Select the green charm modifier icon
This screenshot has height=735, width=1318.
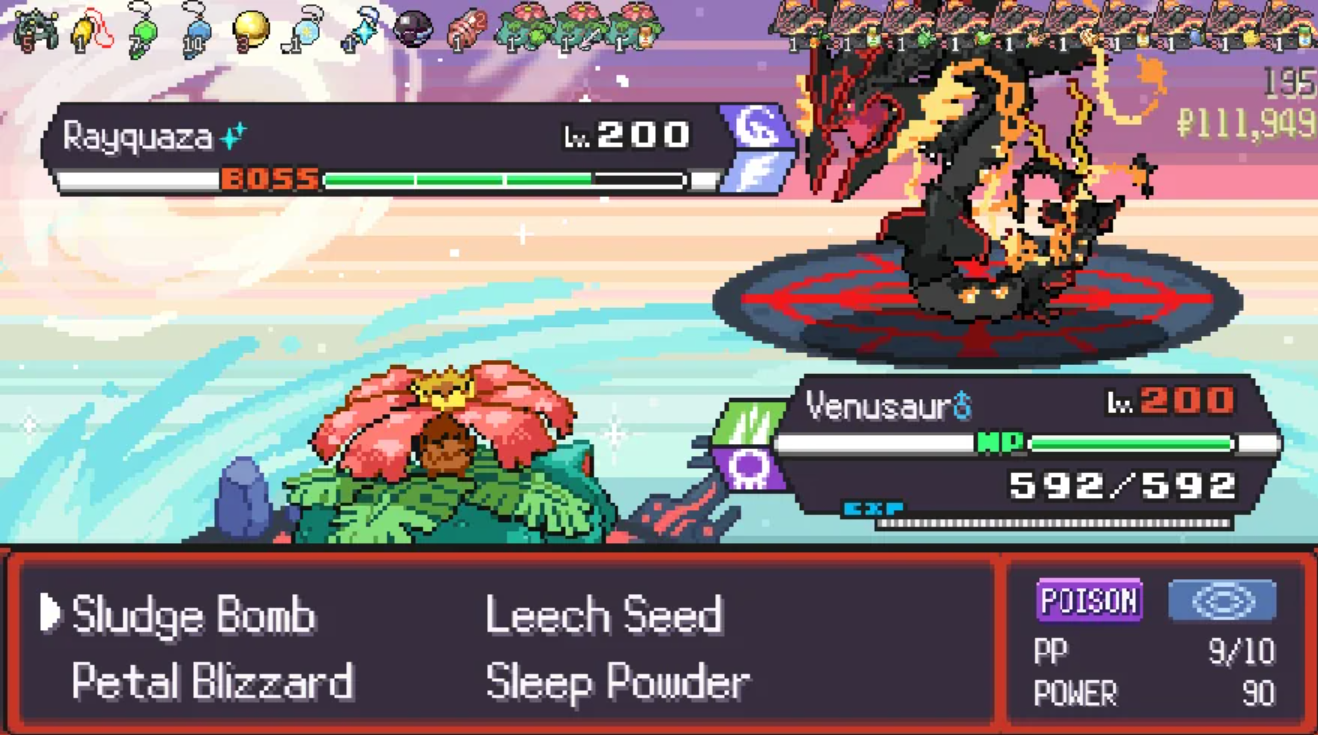(143, 30)
